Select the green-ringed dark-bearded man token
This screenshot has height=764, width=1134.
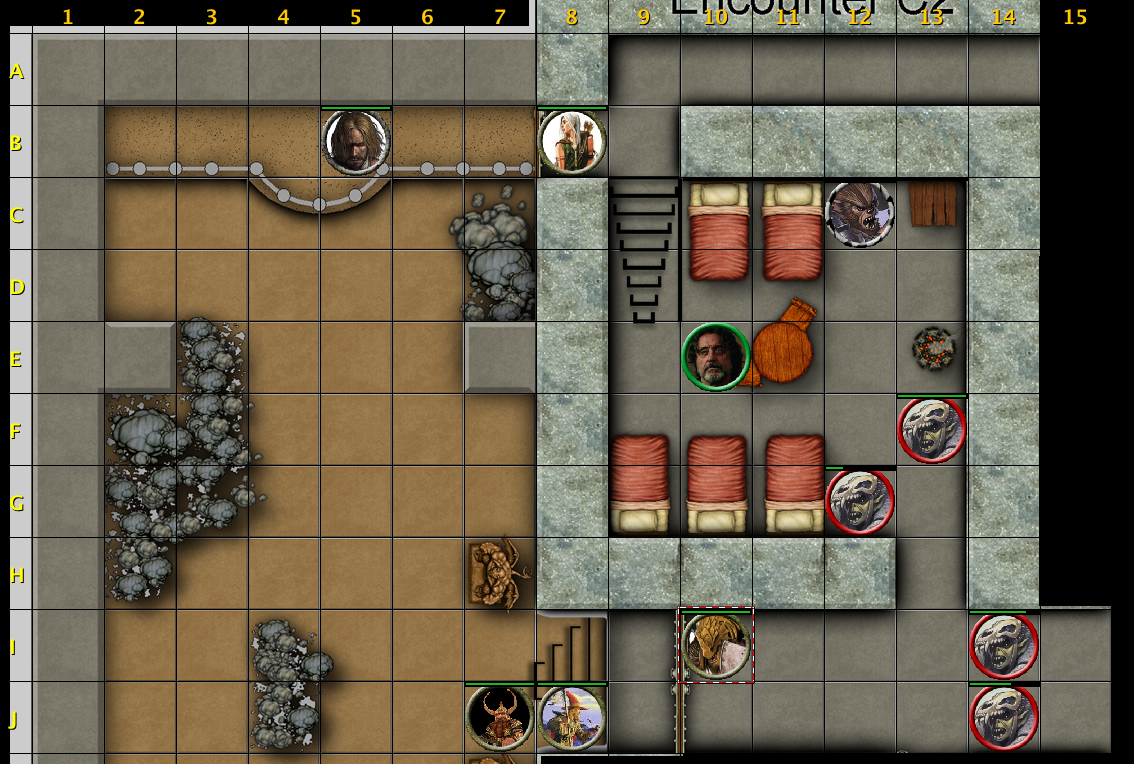click(716, 357)
